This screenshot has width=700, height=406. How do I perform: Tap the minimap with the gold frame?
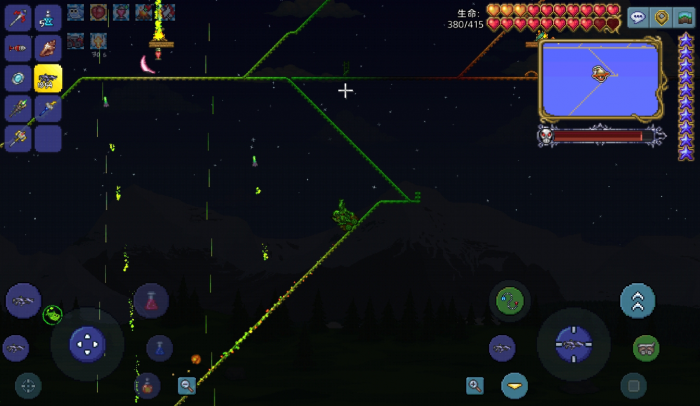tap(600, 77)
